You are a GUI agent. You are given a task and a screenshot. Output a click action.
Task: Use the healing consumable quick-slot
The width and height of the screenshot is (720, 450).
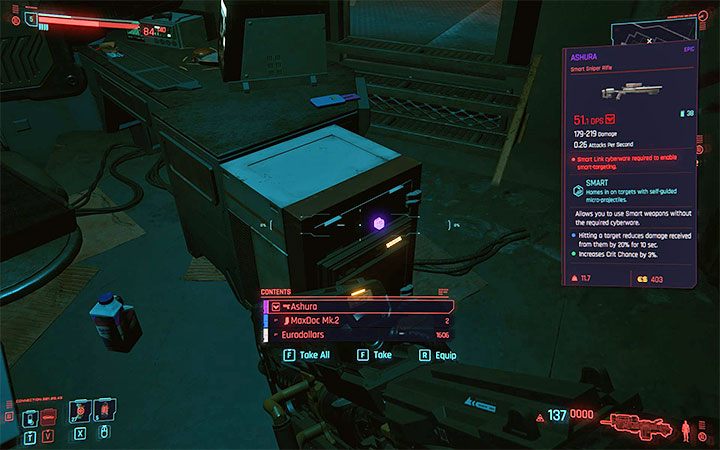79,411
